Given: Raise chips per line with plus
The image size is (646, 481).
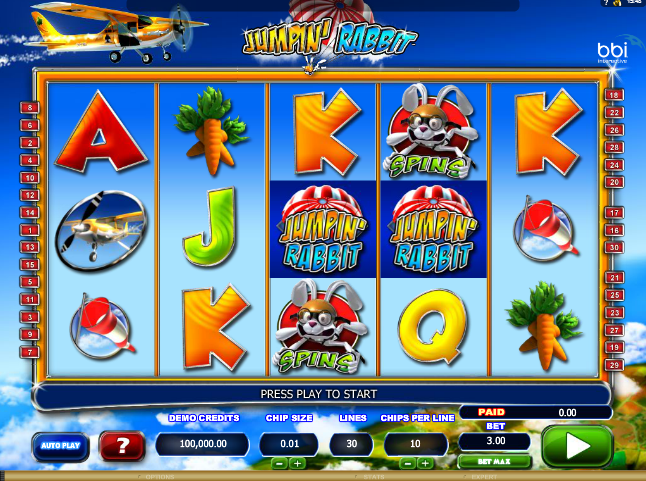Looking at the screenshot, I should 426,464.
